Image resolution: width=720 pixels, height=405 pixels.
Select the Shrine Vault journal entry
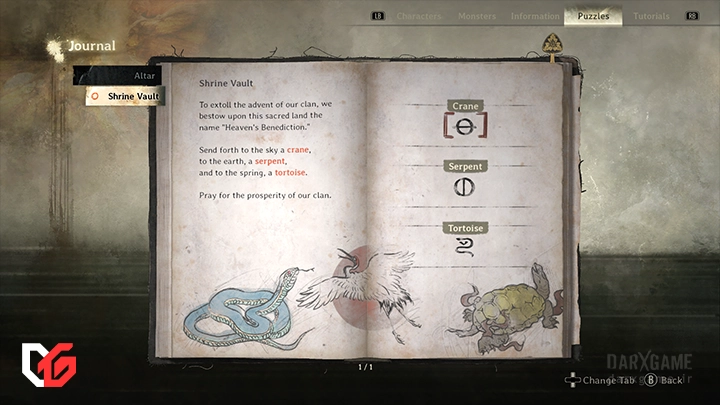(127, 96)
